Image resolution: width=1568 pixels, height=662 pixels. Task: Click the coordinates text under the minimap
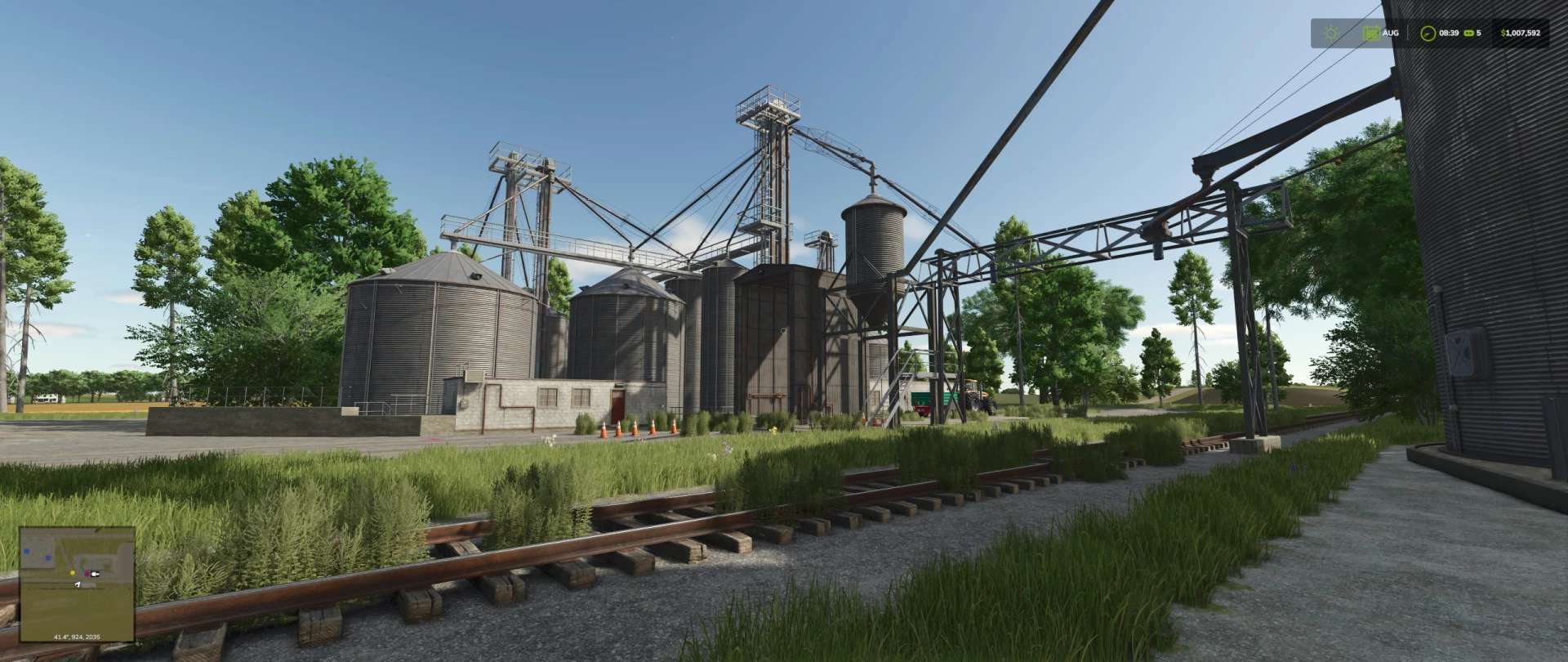pyautogui.click(x=77, y=636)
